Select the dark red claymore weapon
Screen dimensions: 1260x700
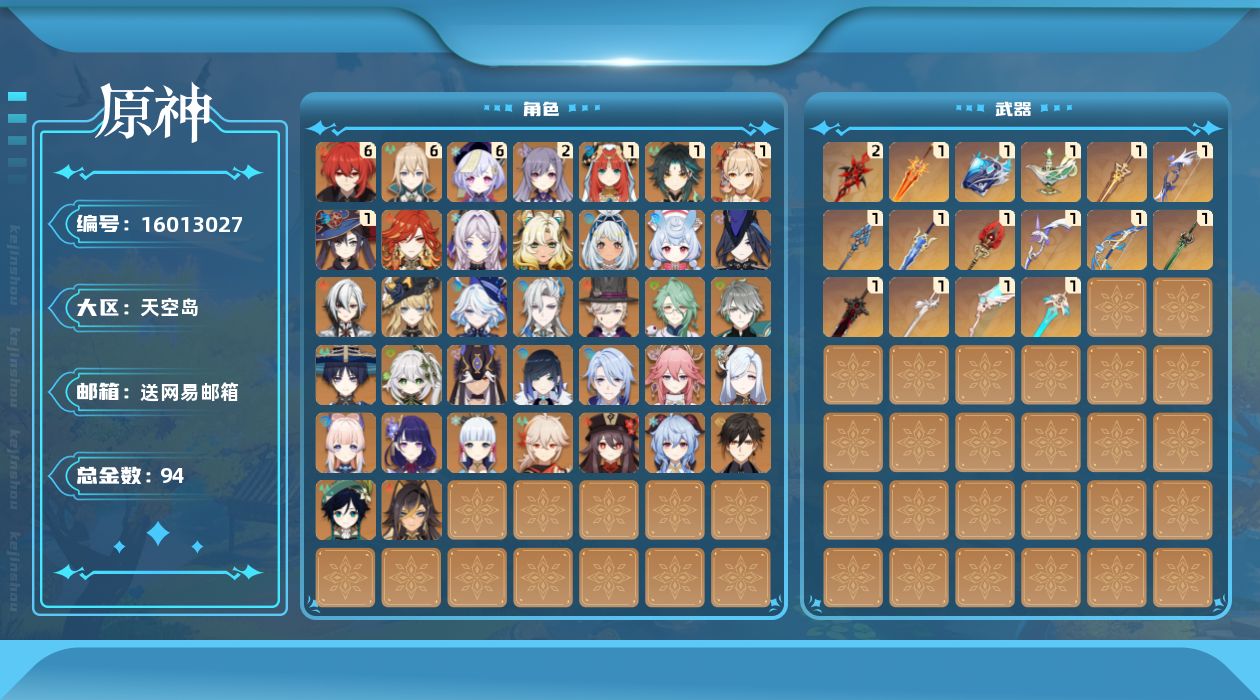coord(853,308)
